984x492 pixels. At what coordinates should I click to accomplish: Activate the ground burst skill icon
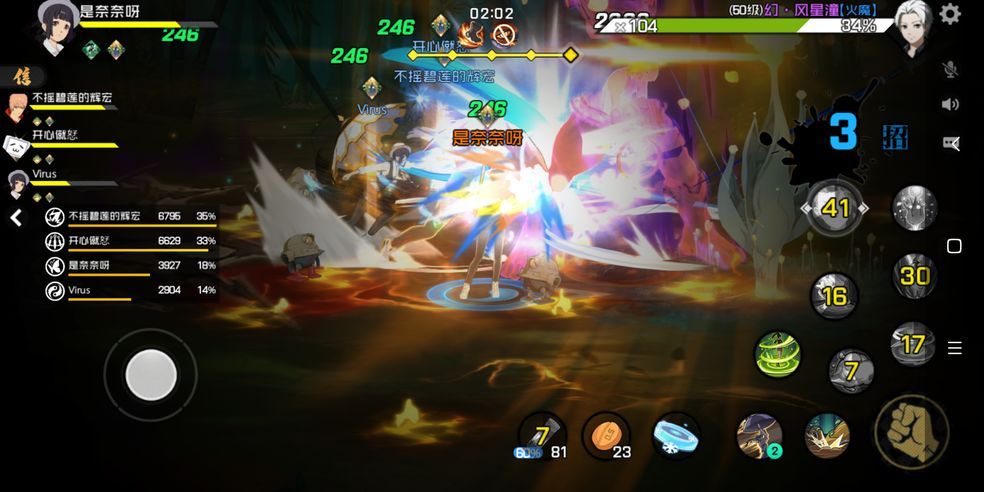tap(827, 435)
